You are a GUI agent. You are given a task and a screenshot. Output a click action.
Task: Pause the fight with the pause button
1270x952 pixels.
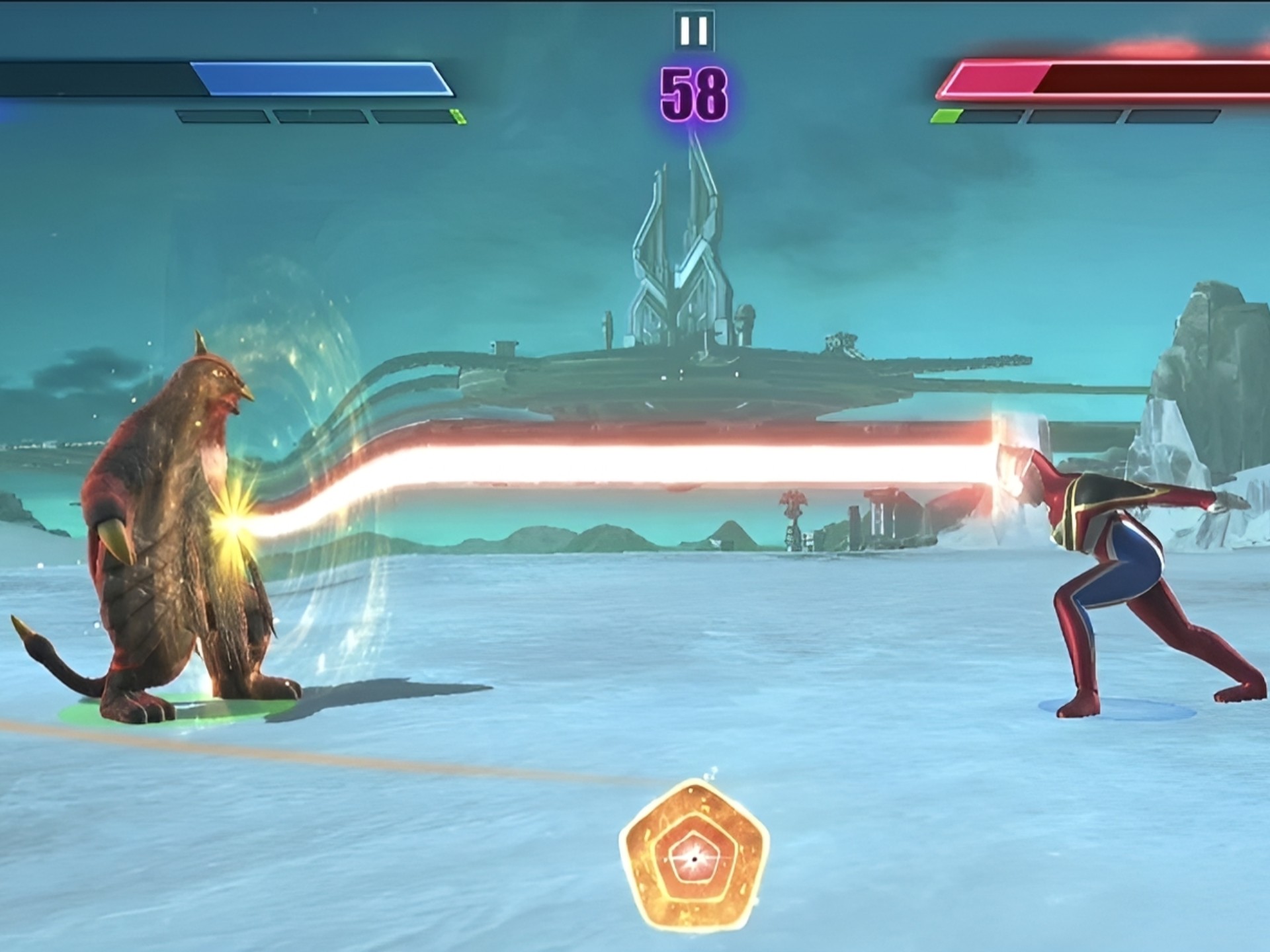click(694, 30)
